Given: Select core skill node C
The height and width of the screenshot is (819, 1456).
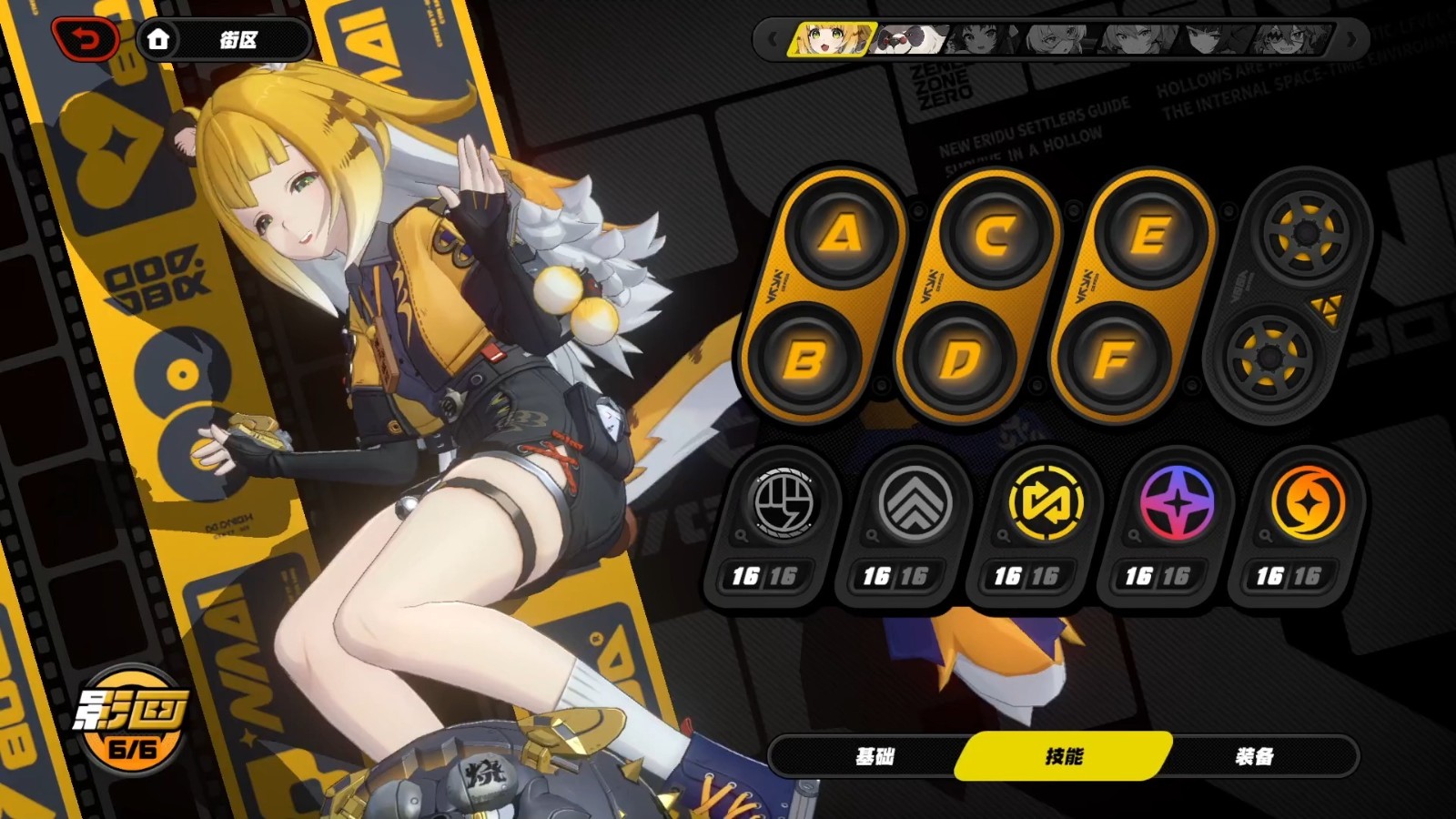Looking at the screenshot, I should click(x=995, y=235).
